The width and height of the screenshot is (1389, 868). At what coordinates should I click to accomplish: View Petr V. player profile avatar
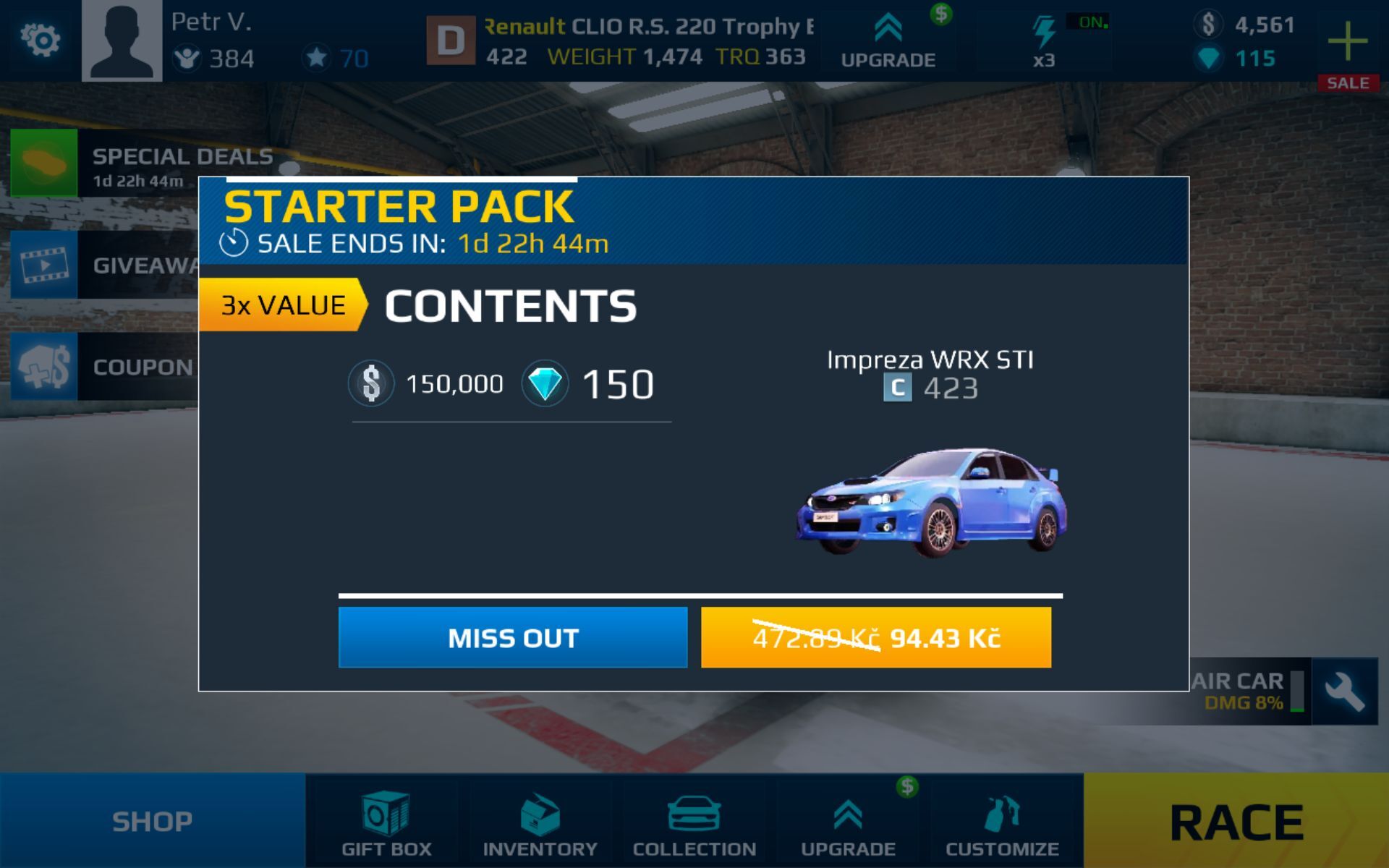(x=122, y=41)
